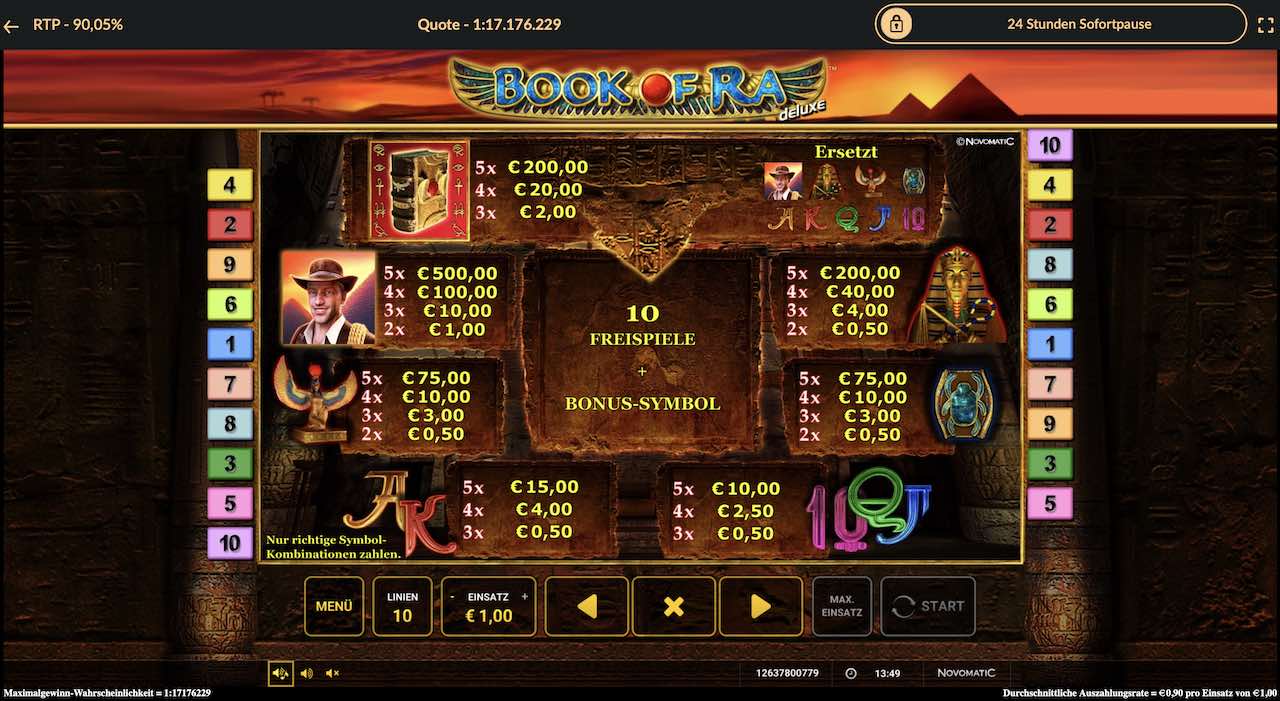Click the back arrow beside RTP
The image size is (1280, 701).
[x=12, y=26]
